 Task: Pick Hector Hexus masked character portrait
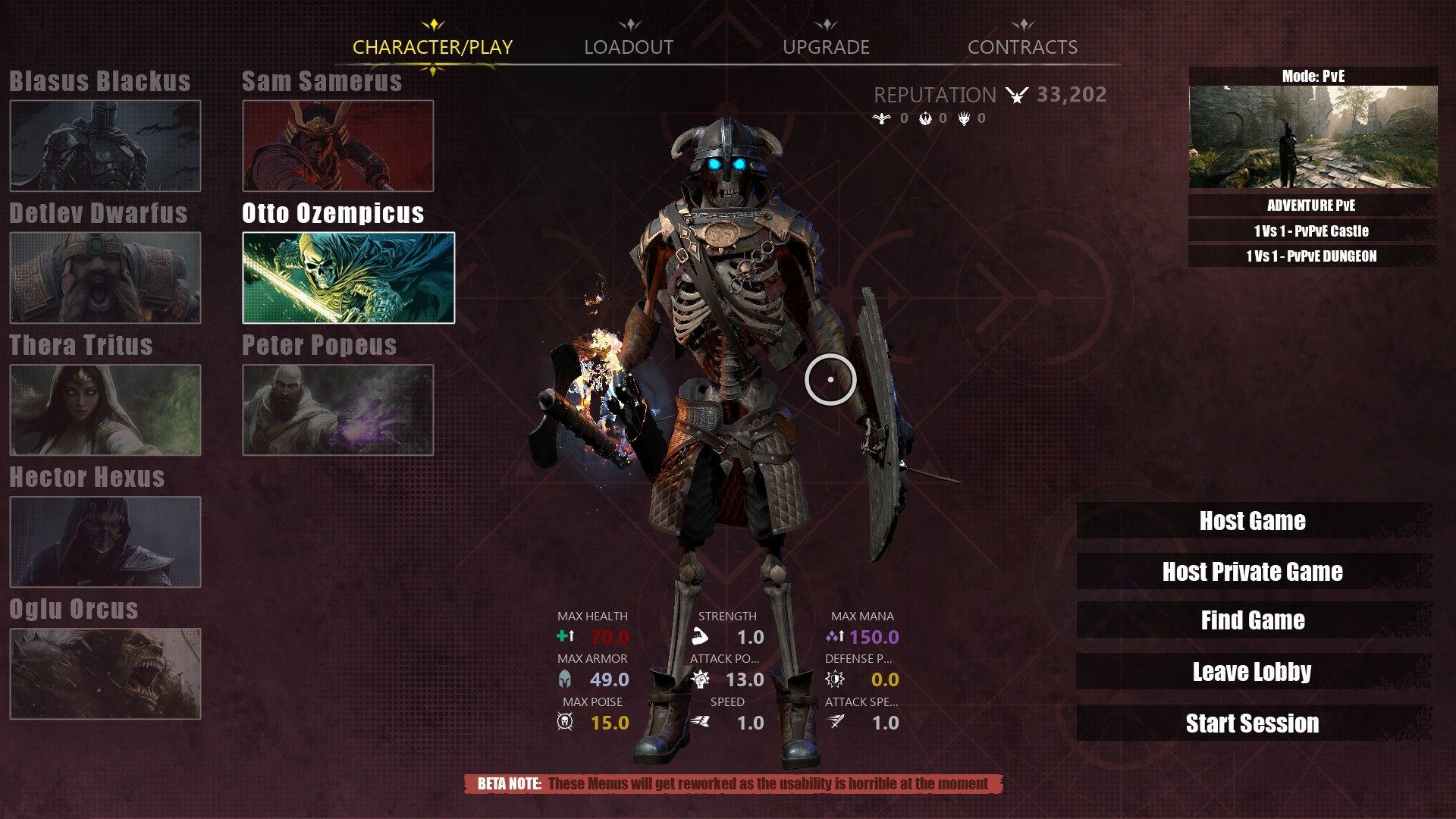[105, 541]
